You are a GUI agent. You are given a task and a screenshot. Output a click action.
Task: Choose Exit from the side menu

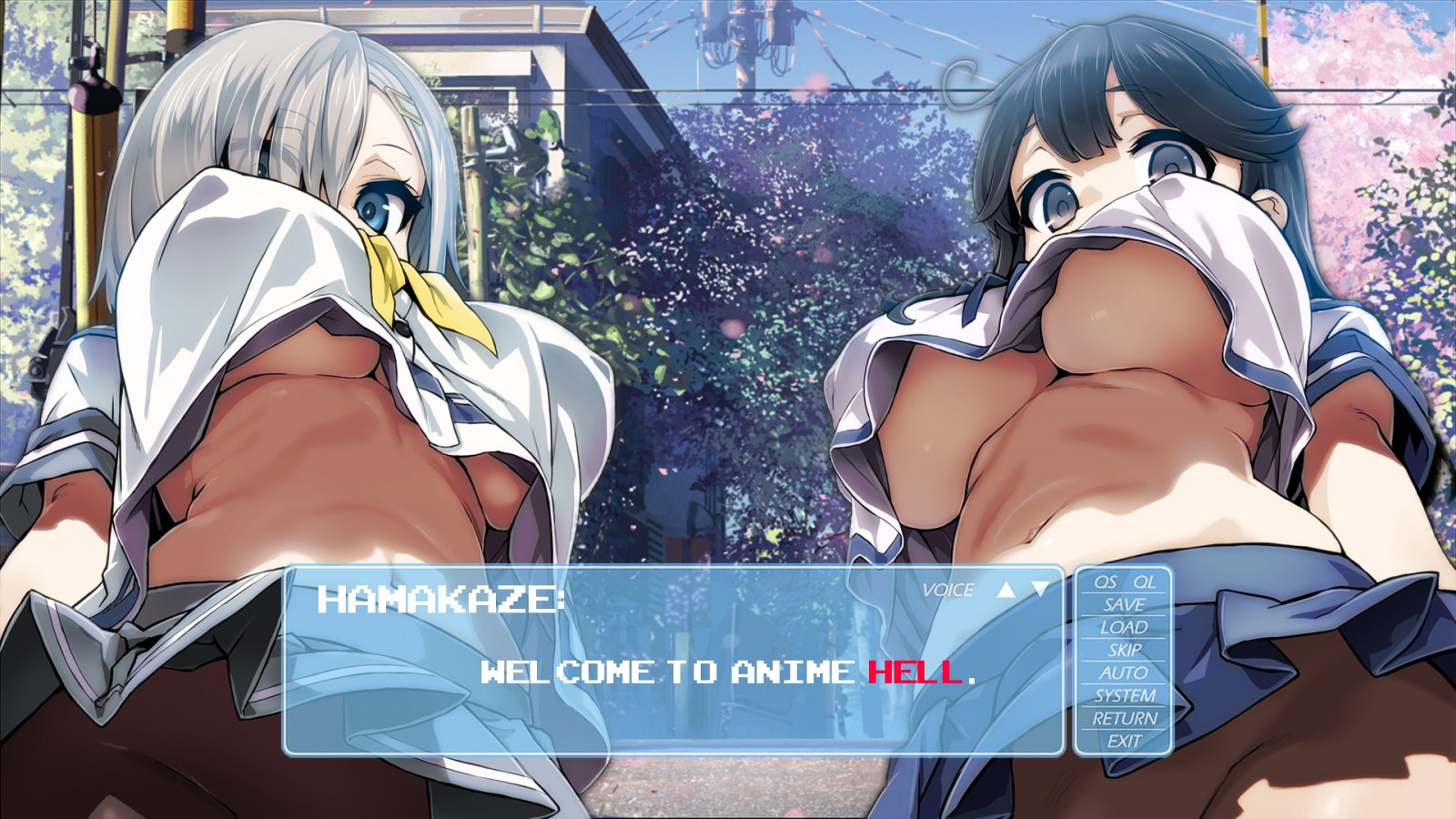1124,741
